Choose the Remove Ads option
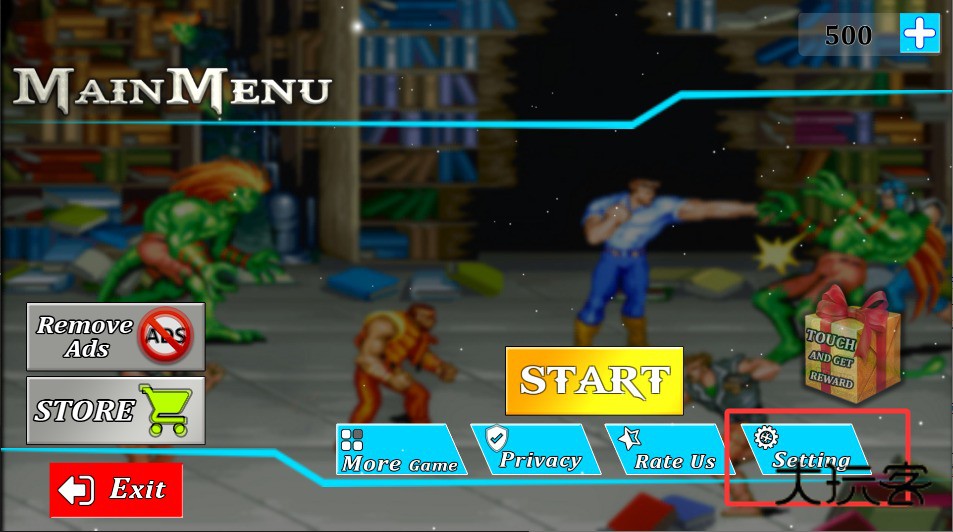The width and height of the screenshot is (953, 532). [115, 336]
